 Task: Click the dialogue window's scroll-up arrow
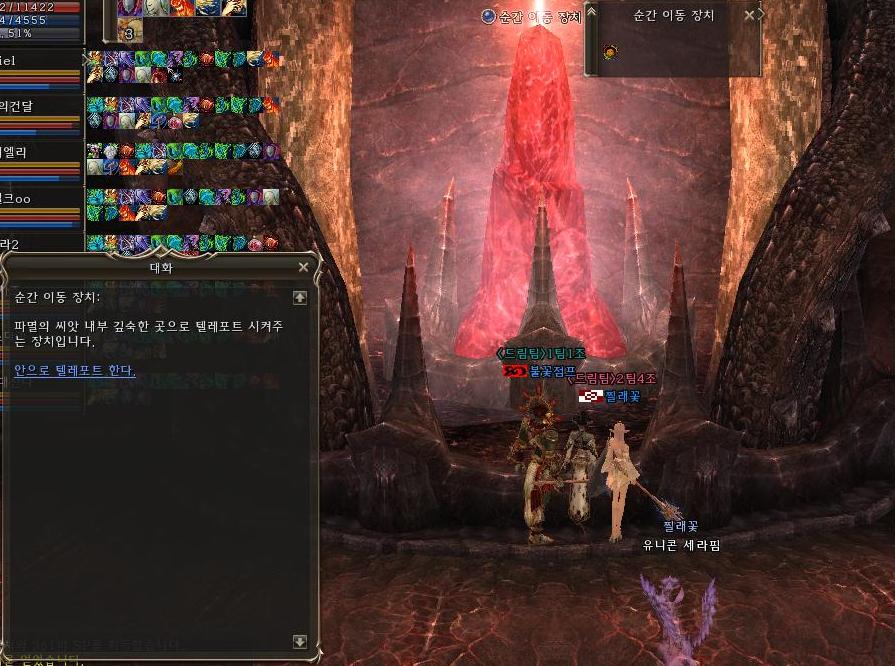[x=299, y=297]
